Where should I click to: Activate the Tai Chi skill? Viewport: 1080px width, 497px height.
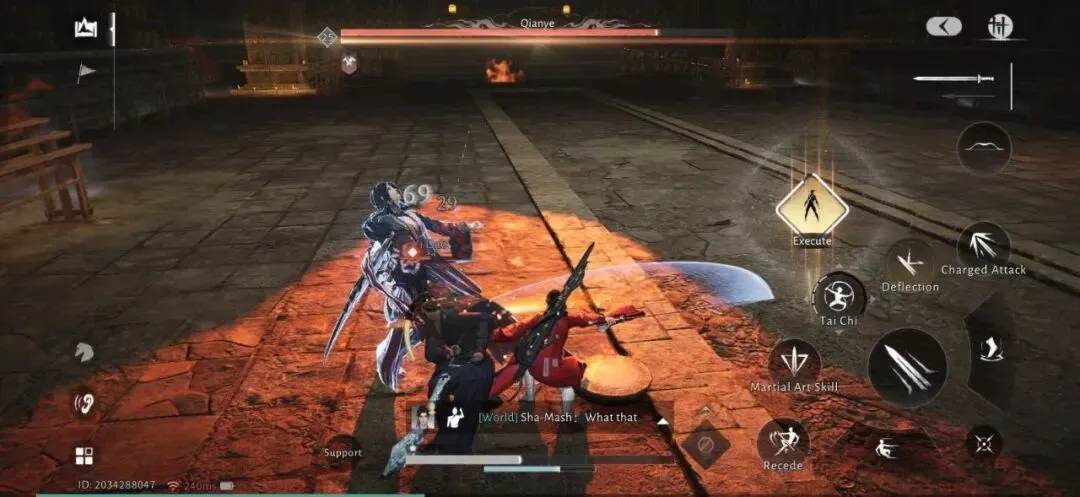click(x=838, y=297)
